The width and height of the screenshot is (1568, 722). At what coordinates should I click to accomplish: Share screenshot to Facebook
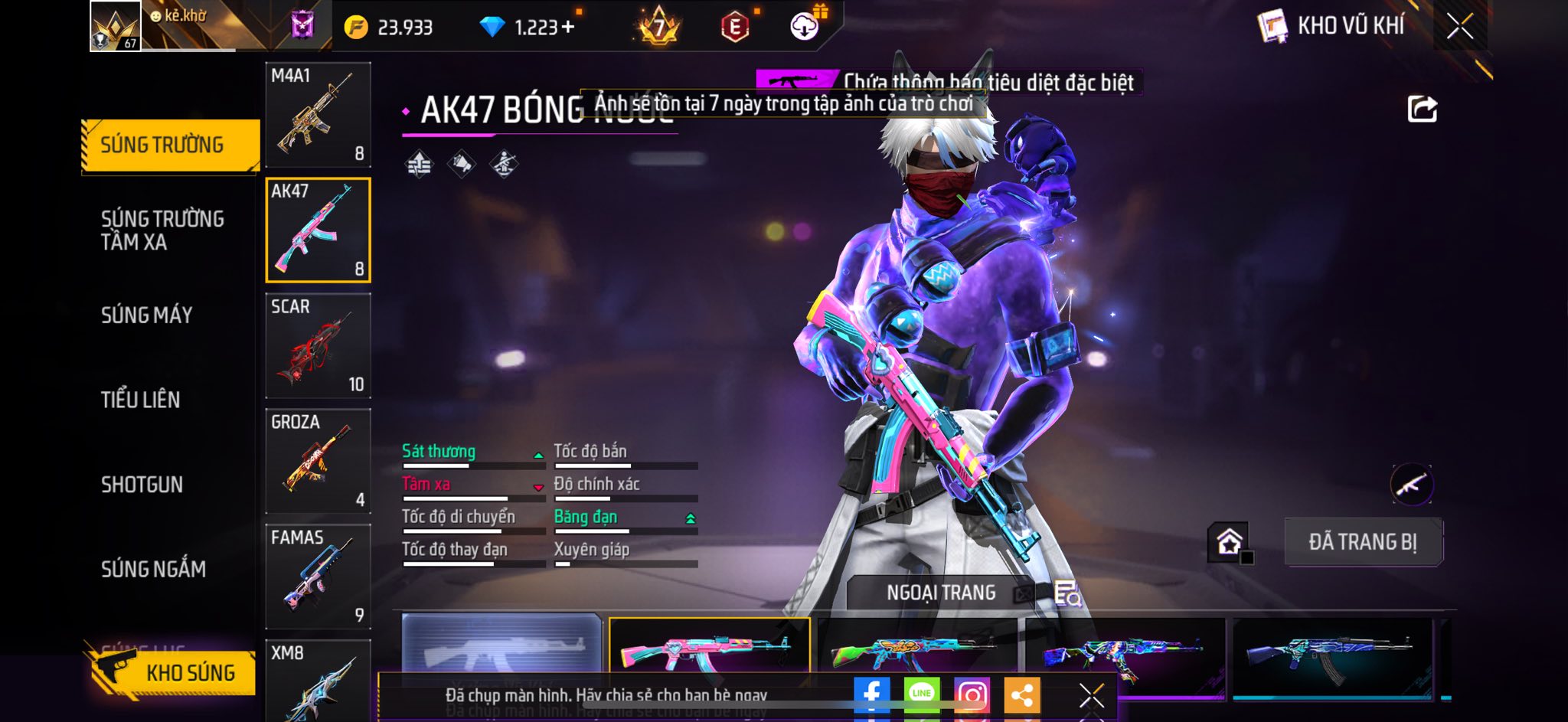871,694
